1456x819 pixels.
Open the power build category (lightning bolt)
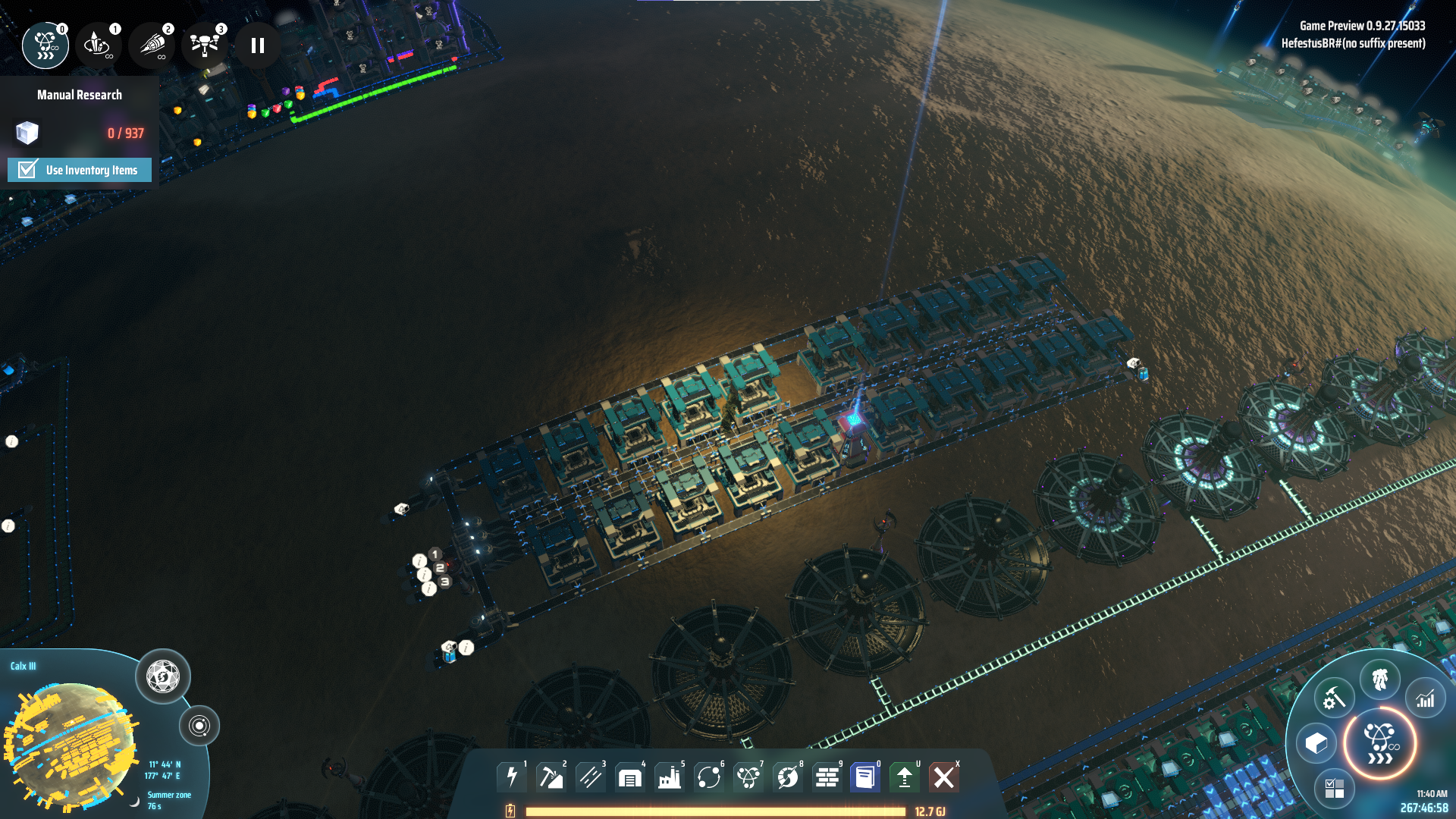click(x=512, y=777)
